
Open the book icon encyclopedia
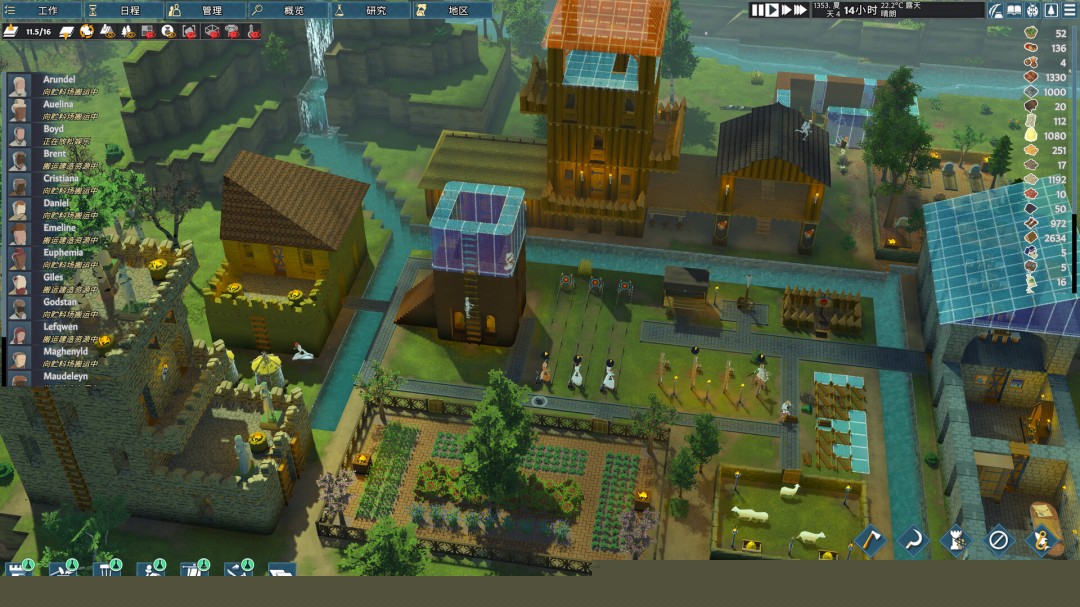coord(1014,10)
